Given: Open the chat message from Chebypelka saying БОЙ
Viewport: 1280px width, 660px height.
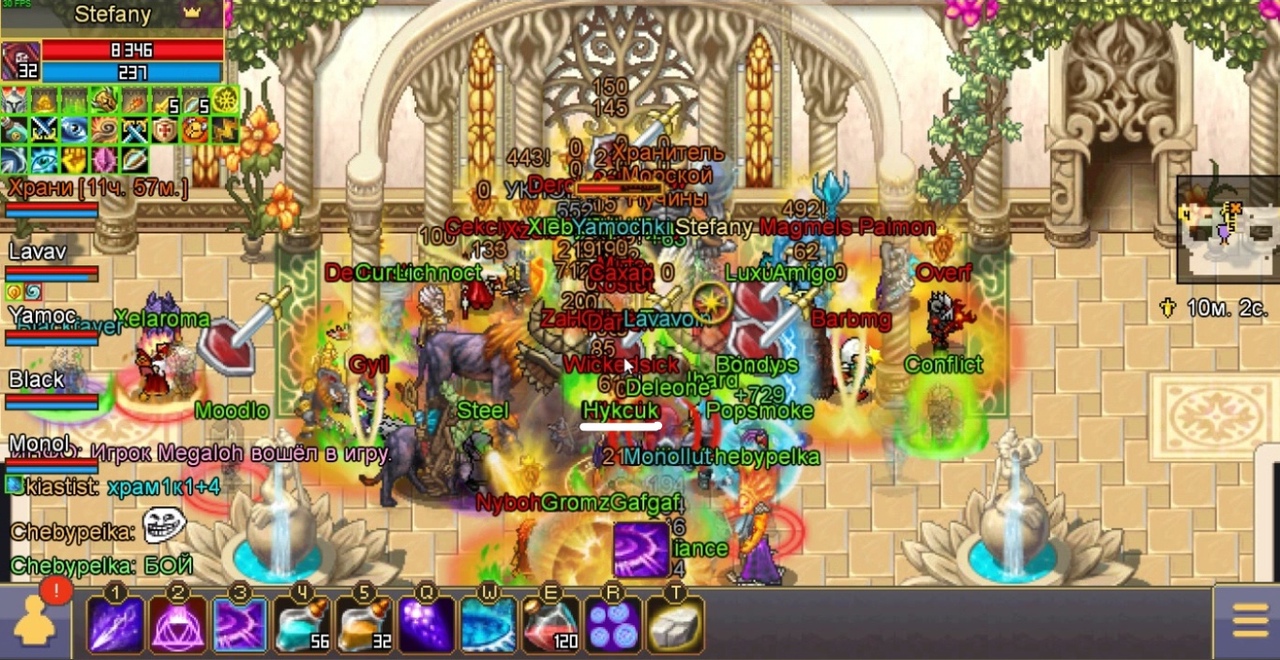Looking at the screenshot, I should click(x=101, y=565).
